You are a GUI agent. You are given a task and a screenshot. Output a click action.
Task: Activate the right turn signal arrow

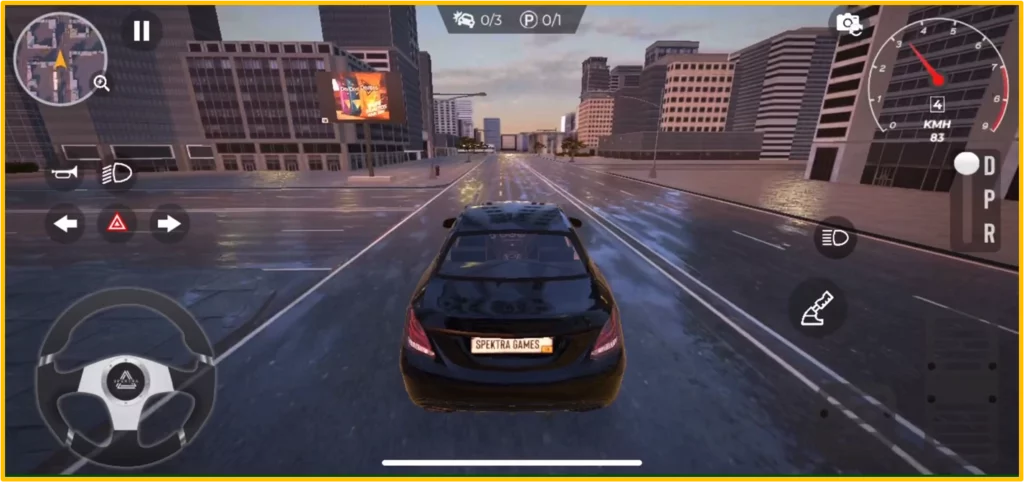click(x=169, y=224)
